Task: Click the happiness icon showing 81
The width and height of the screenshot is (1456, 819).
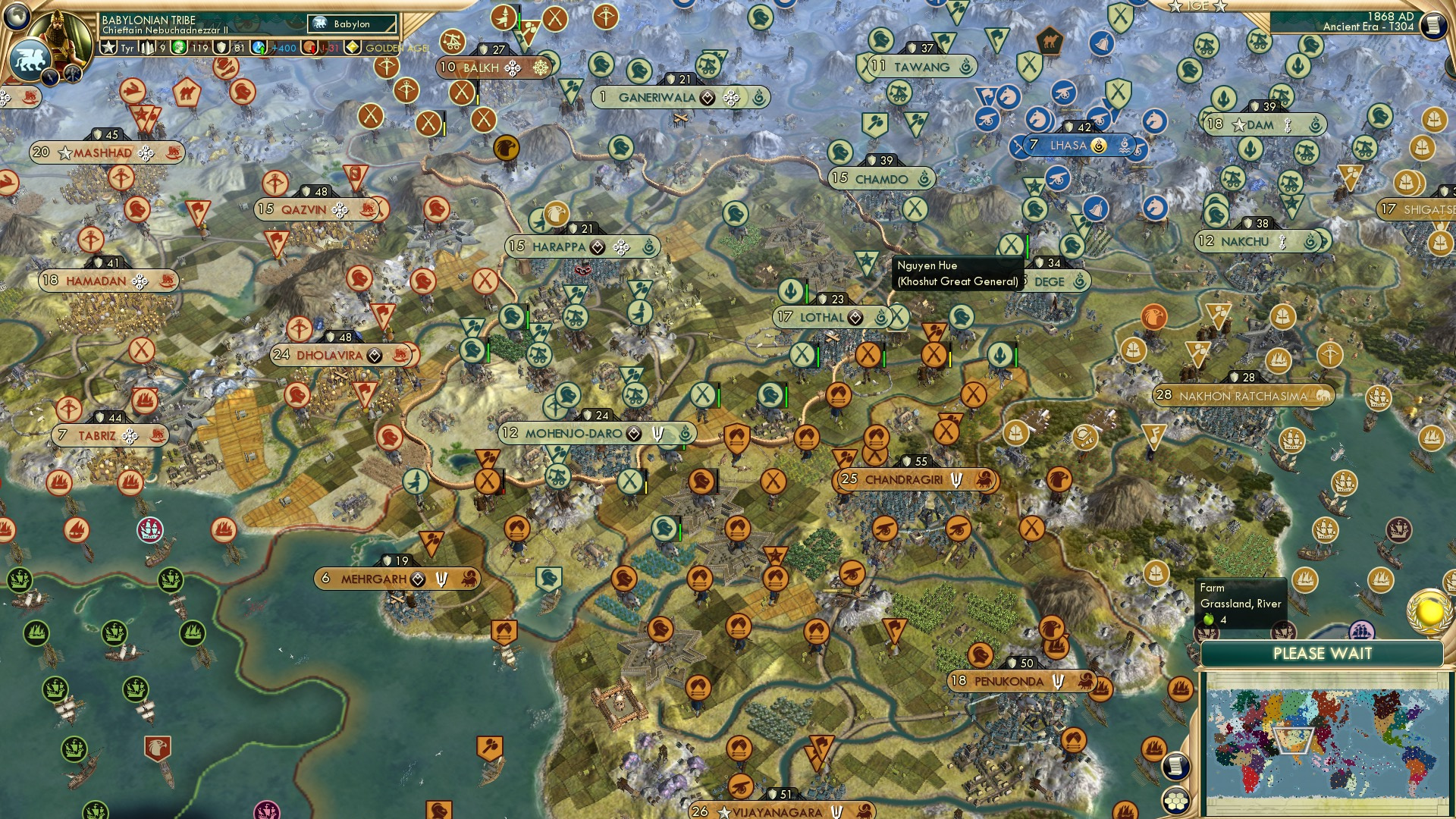Action: click(221, 47)
